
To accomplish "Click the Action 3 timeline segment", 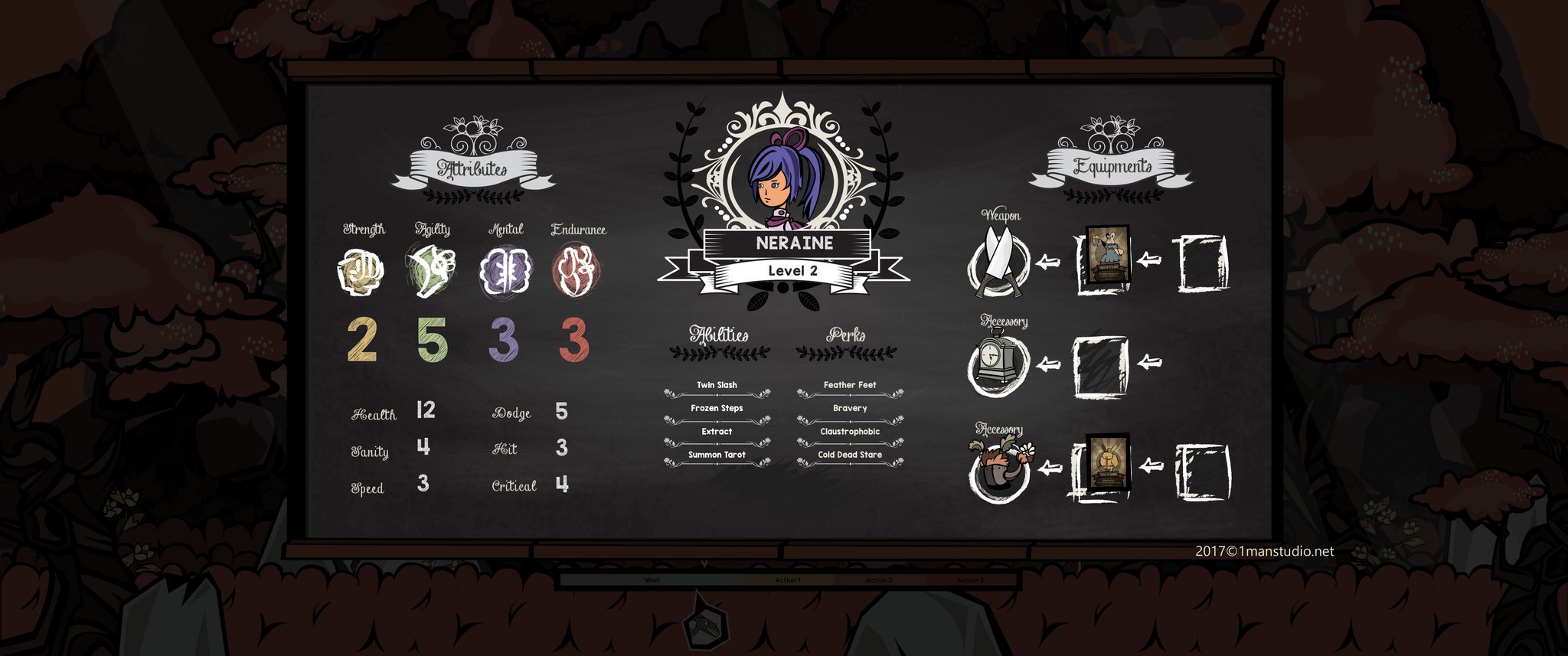I will click(971, 580).
